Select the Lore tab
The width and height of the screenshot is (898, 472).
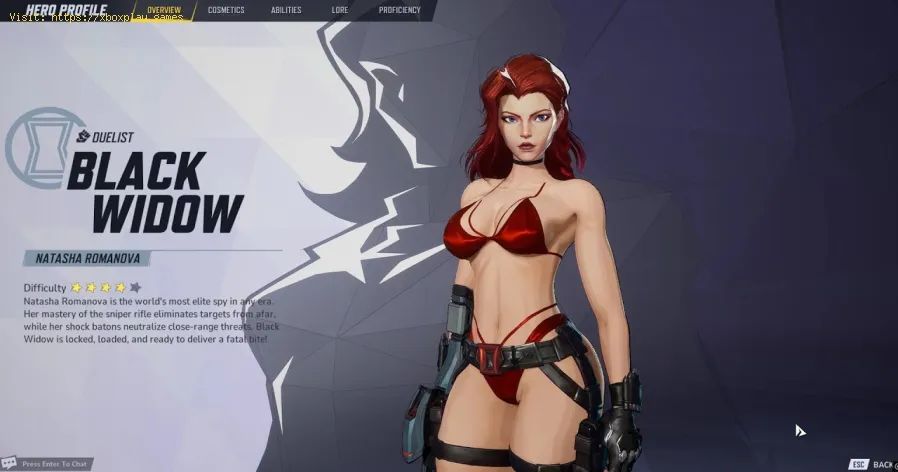340,10
